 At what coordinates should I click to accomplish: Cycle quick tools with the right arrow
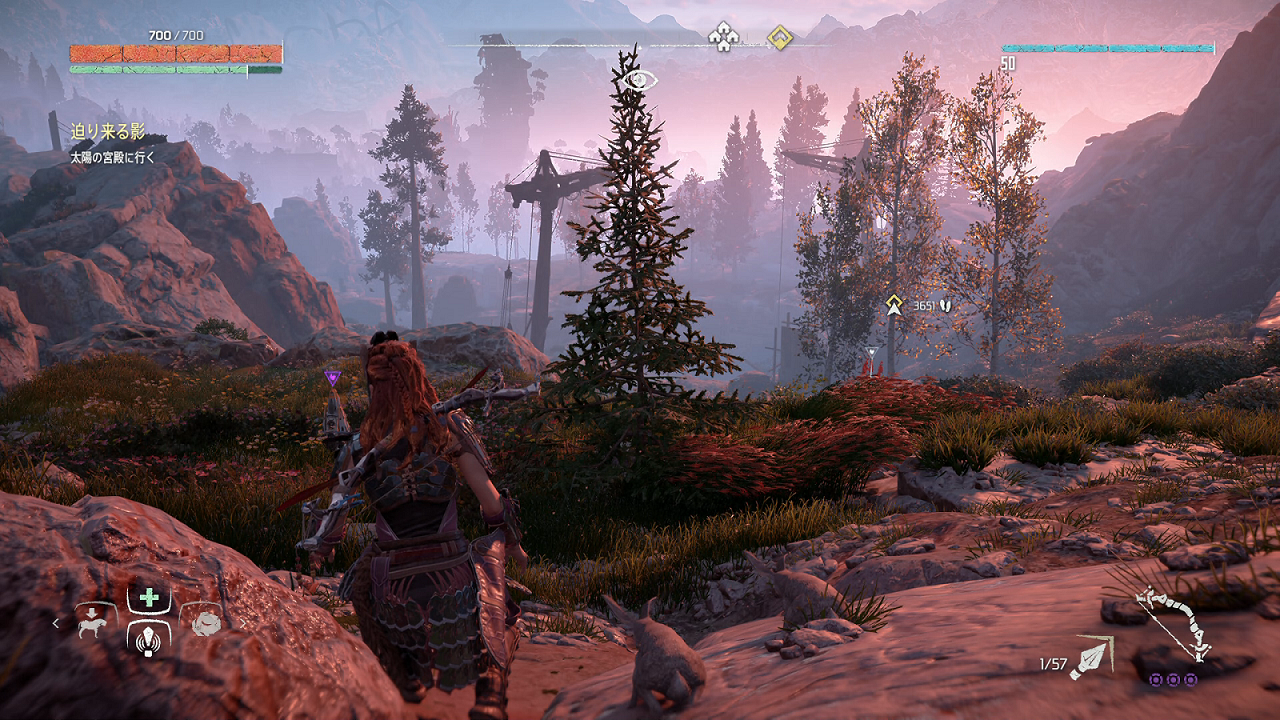242,623
